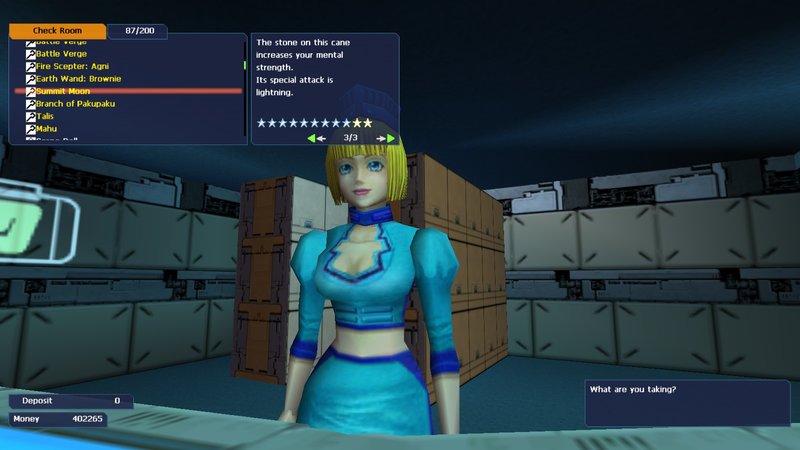Select the Mahu weapon entry
Viewport: 800px width, 450px height.
point(46,129)
